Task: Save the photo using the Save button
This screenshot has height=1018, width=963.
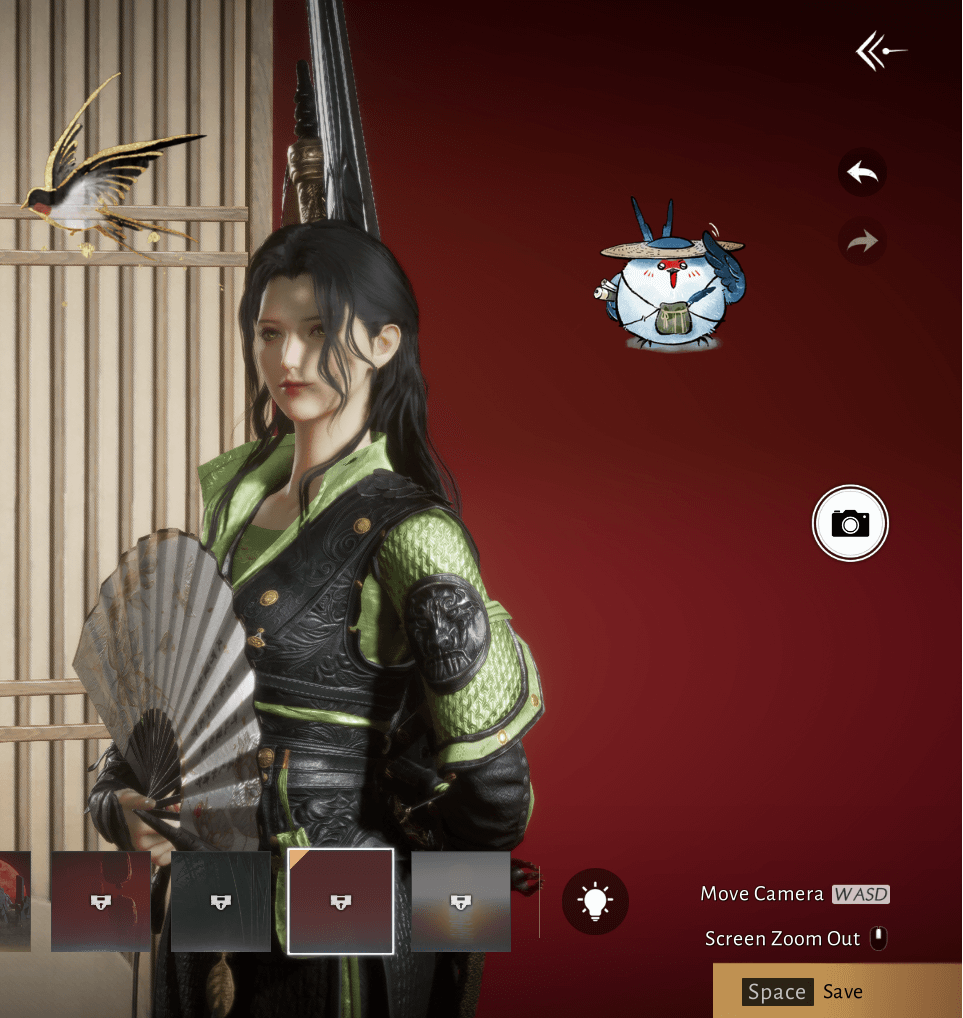Action: pos(838,991)
